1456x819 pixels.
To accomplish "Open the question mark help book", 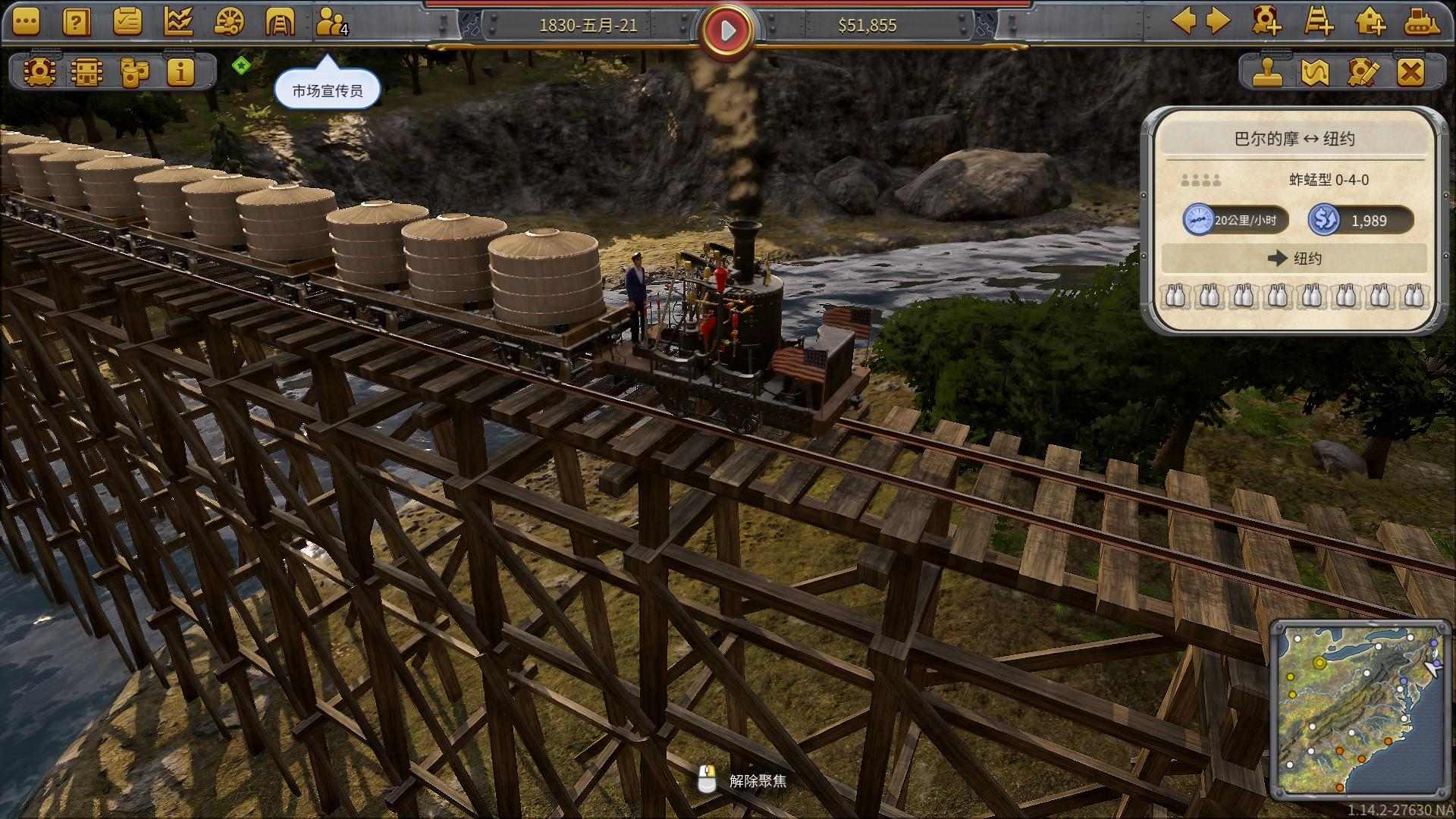I will pyautogui.click(x=77, y=23).
